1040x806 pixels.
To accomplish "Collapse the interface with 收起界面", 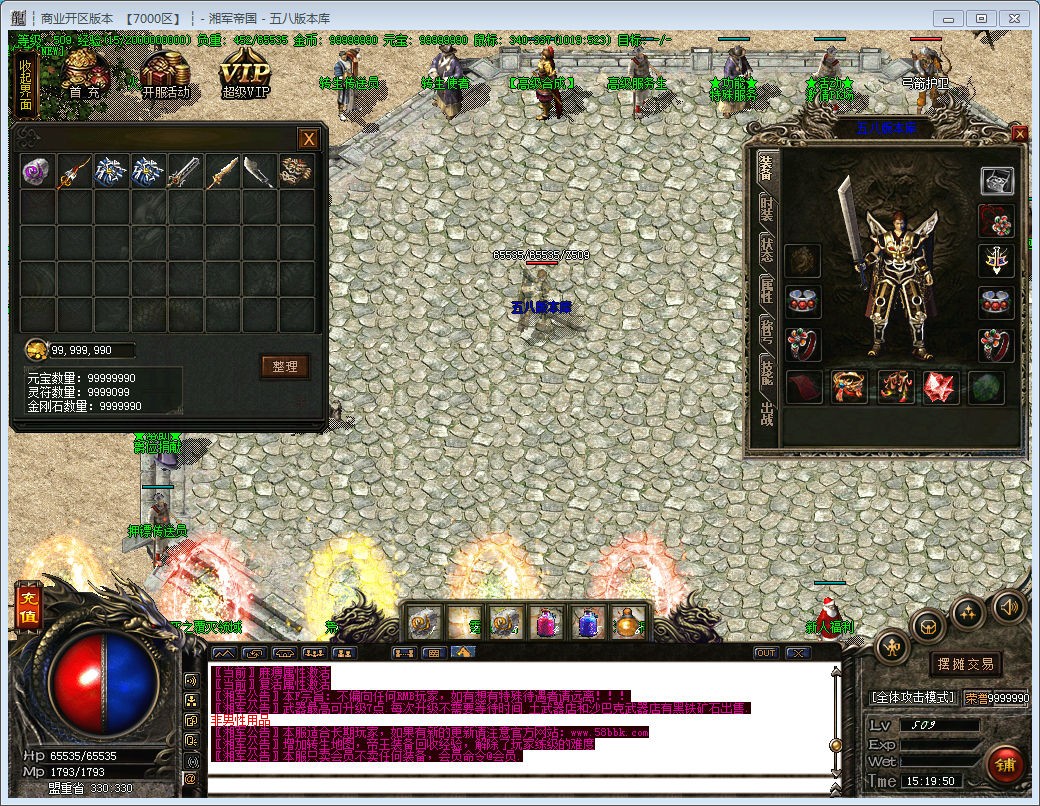I will point(26,85).
